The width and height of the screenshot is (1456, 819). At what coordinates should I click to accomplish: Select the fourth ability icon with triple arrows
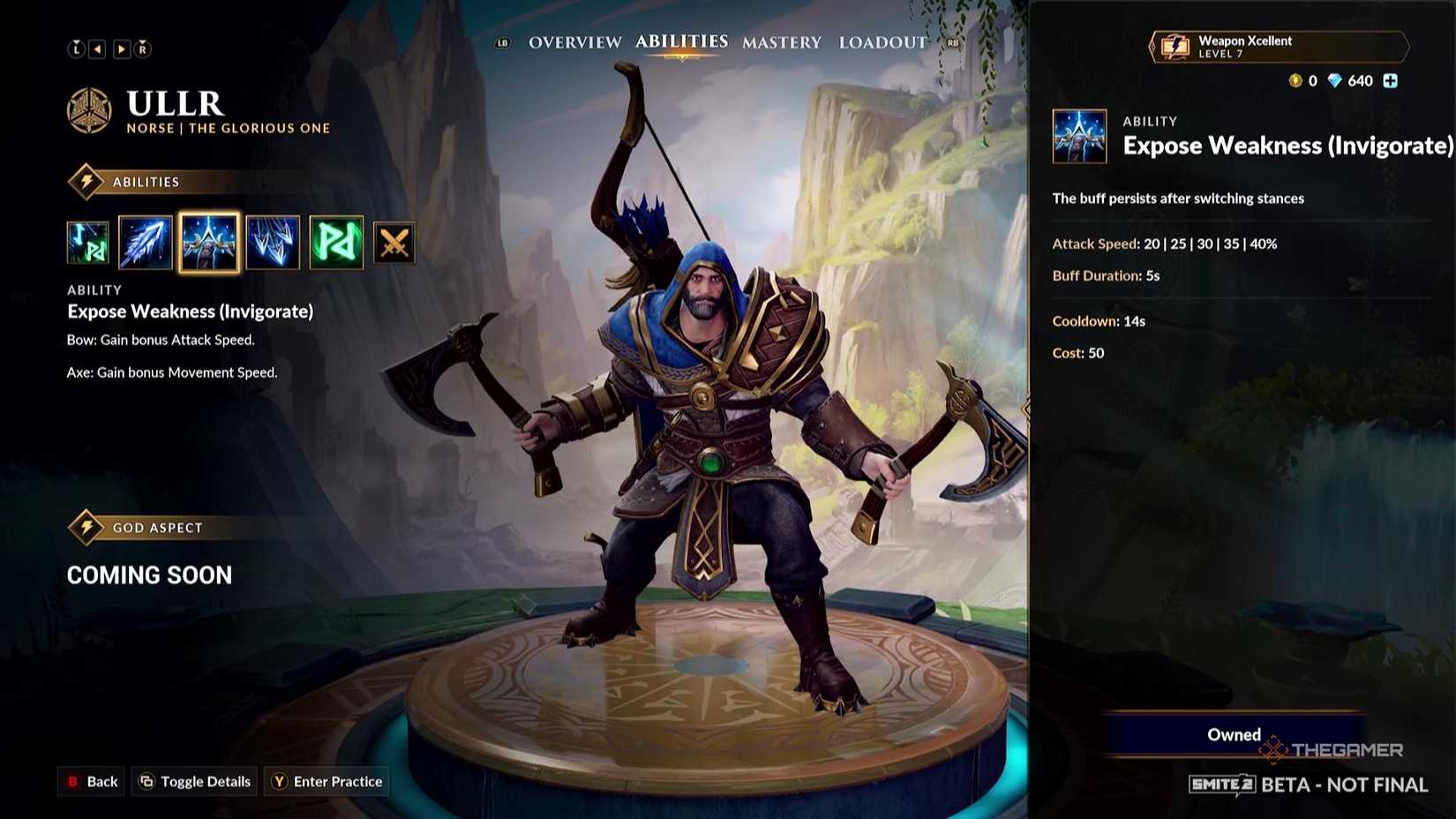click(273, 243)
